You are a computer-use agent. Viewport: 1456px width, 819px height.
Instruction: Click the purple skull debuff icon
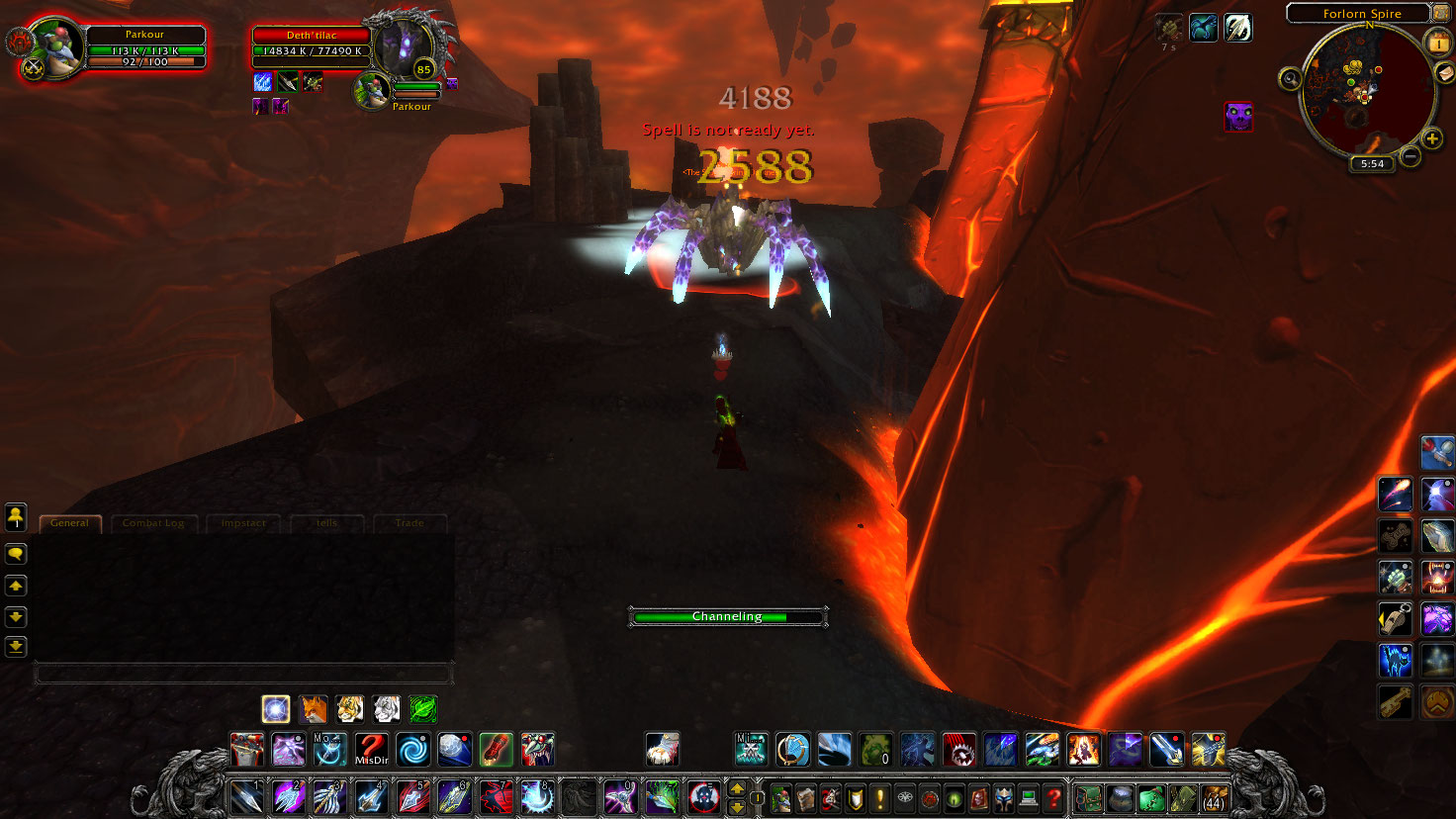coord(1238,117)
